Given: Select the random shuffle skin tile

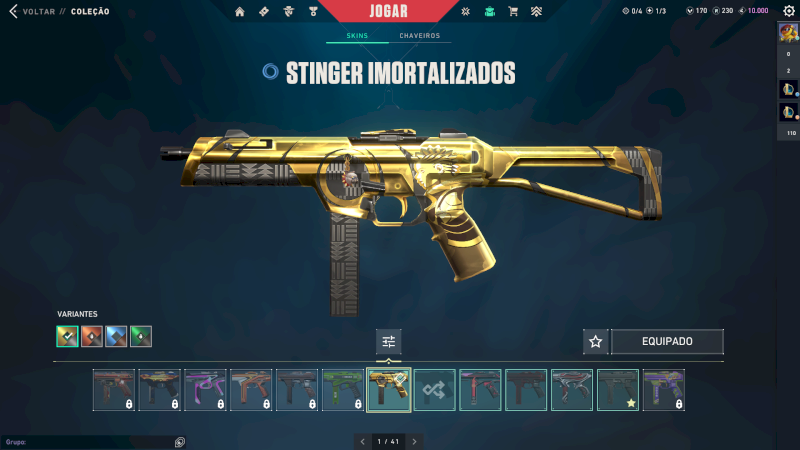Looking at the screenshot, I should coord(435,390).
